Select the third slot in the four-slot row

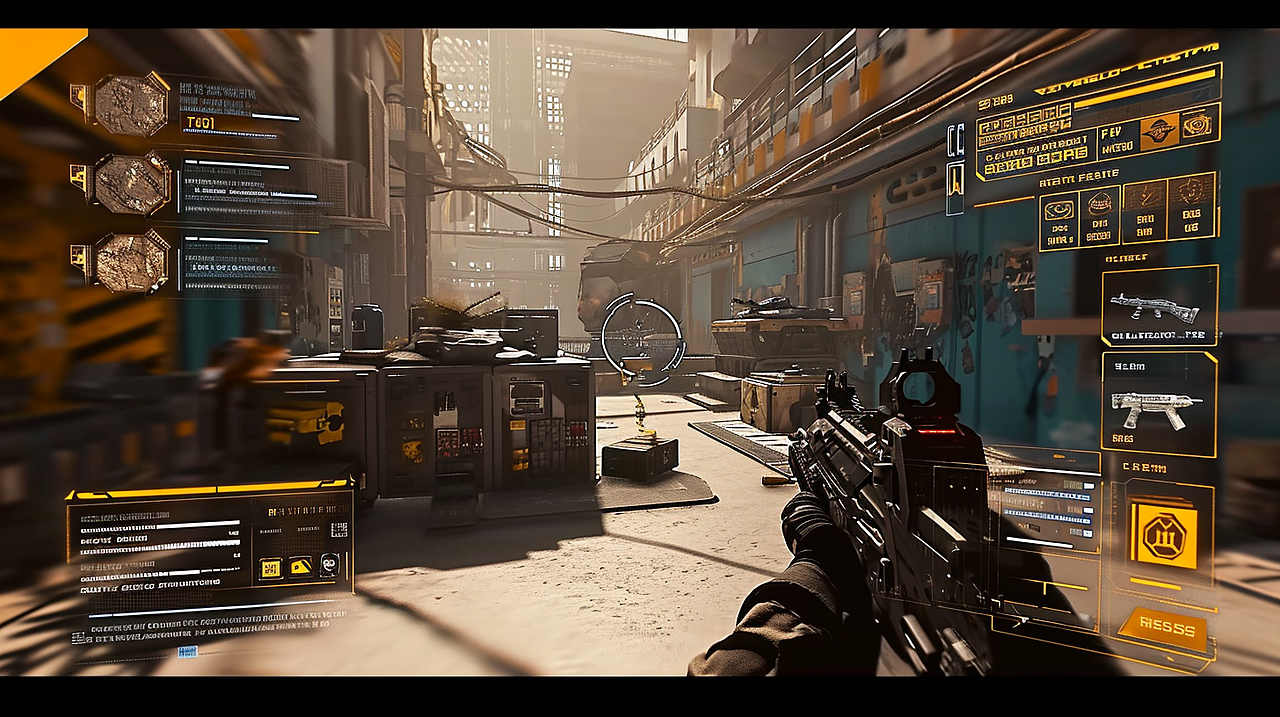tap(1144, 210)
